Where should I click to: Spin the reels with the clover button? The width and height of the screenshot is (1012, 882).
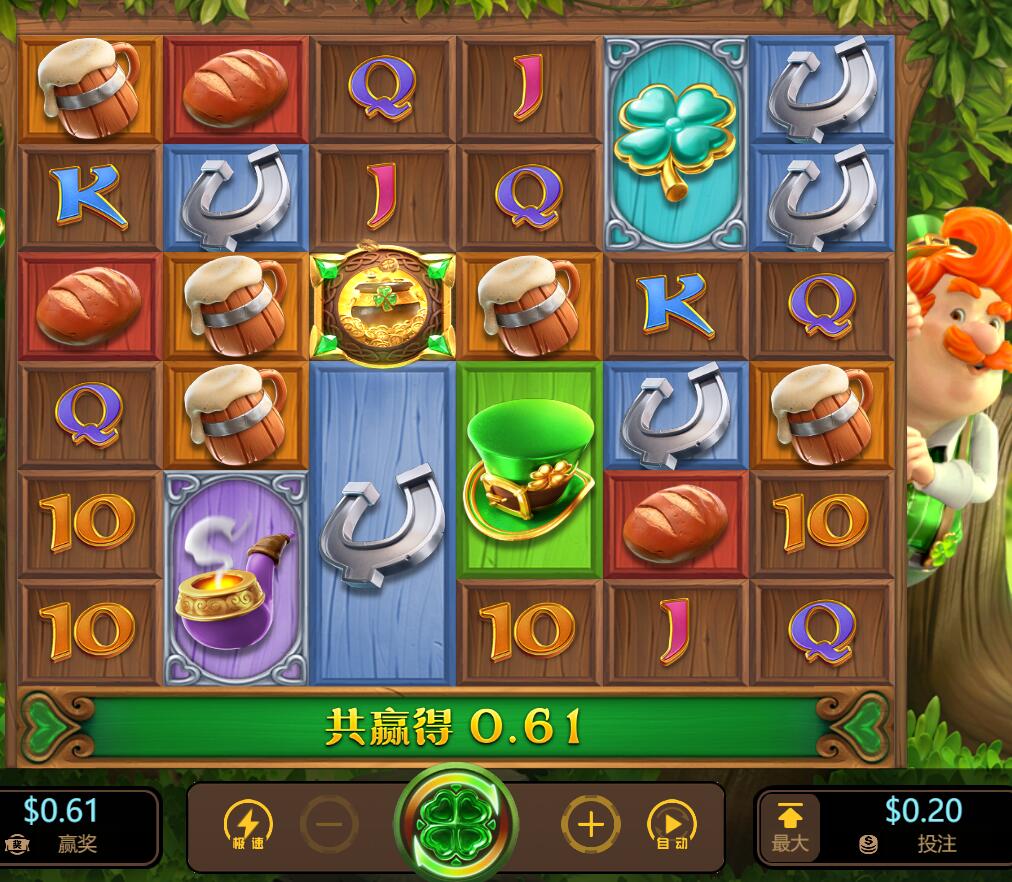456,825
